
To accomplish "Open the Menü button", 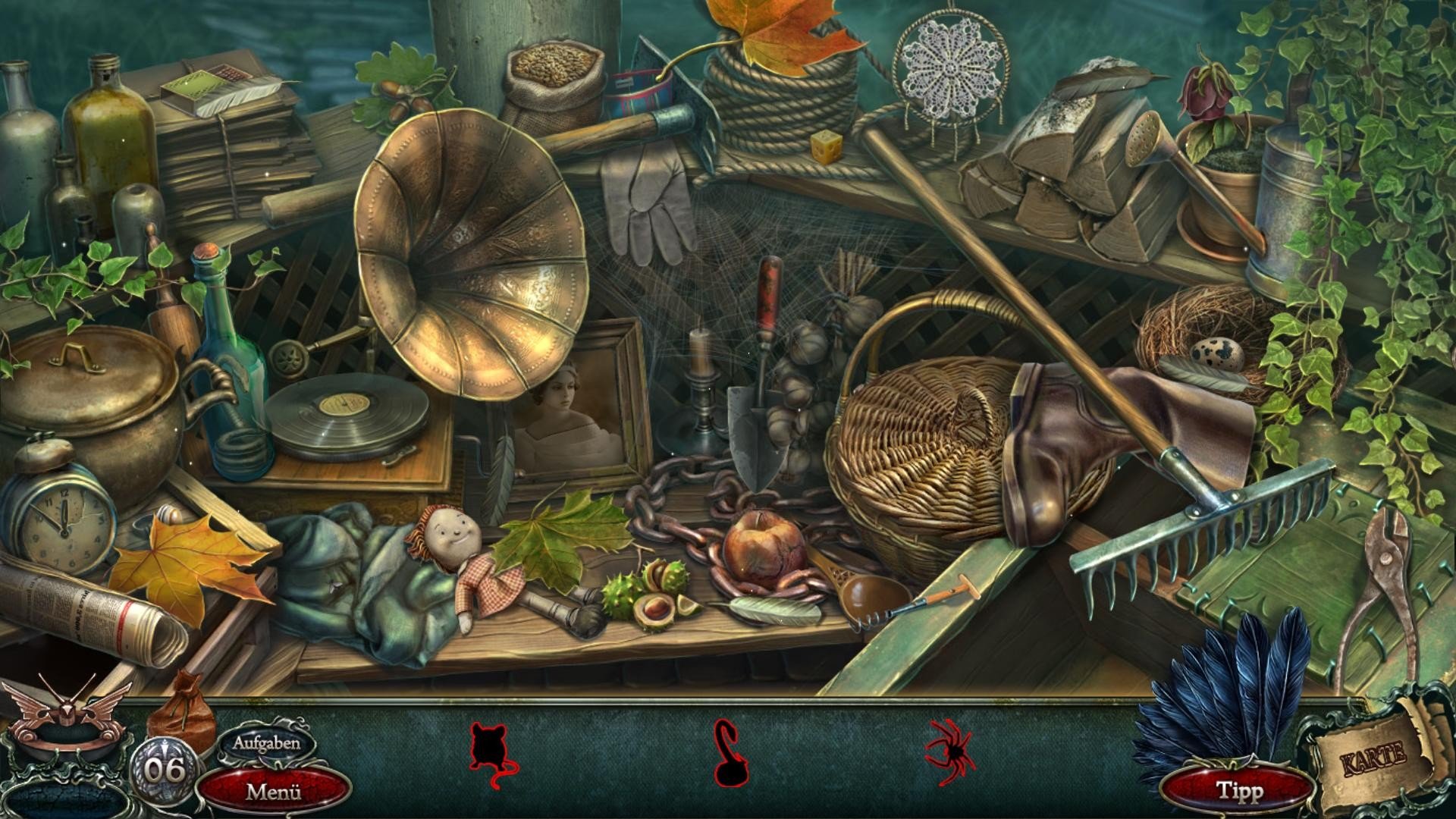I will coord(274,792).
